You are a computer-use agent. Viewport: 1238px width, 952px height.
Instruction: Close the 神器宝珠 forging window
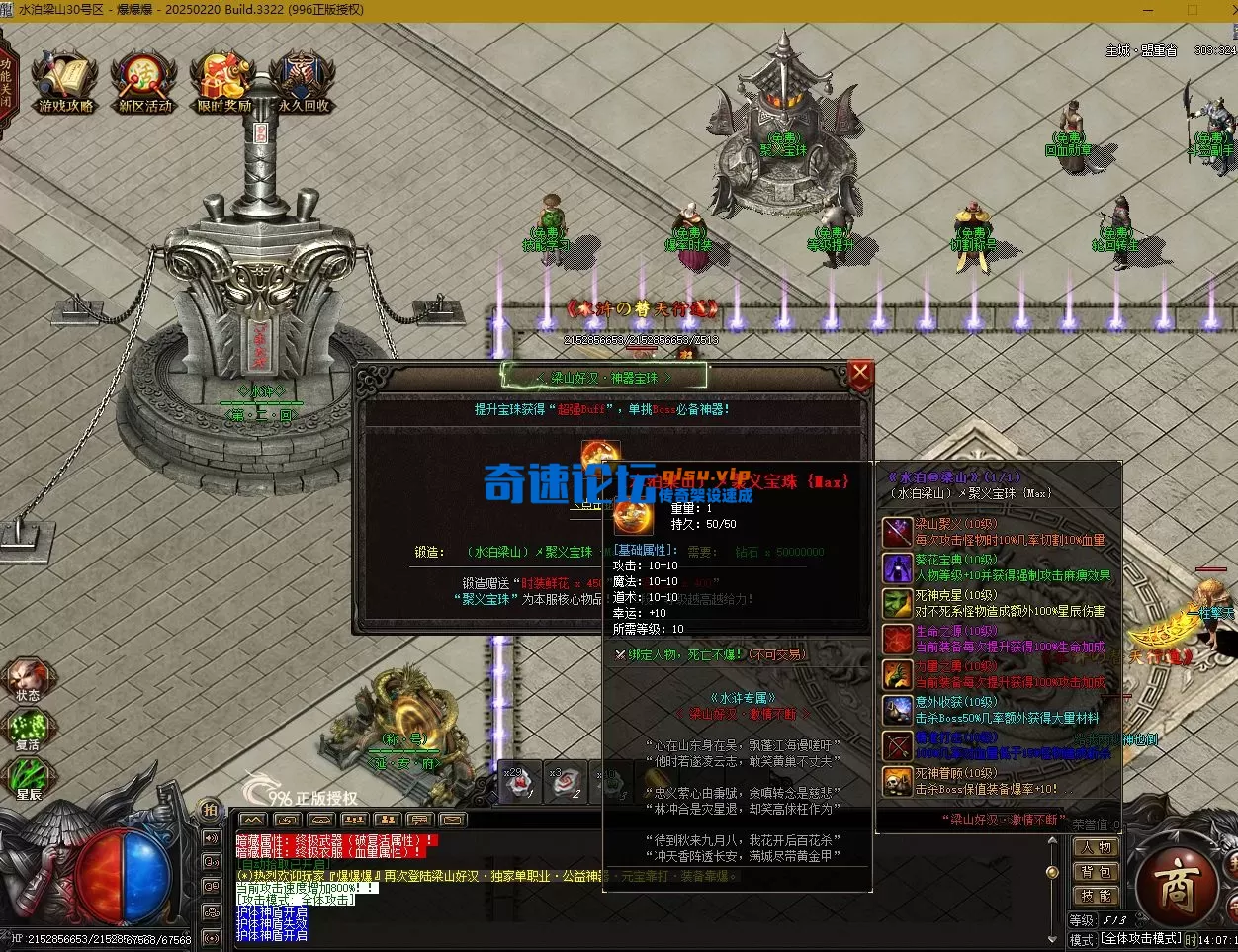pyautogui.click(x=860, y=374)
